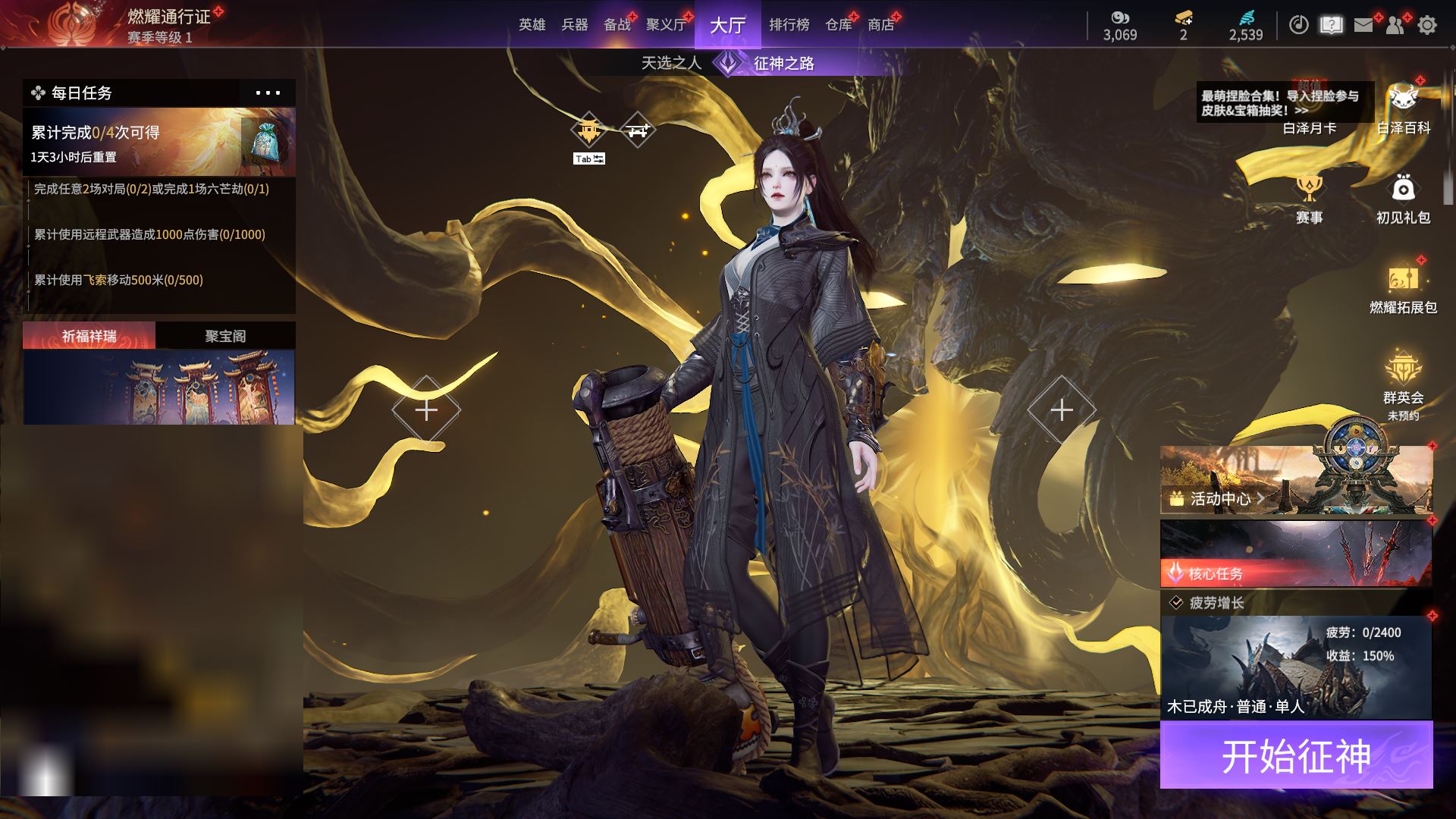View the 核心任务 core missions banner
Image resolution: width=1456 pixels, height=819 pixels.
click(x=1295, y=554)
